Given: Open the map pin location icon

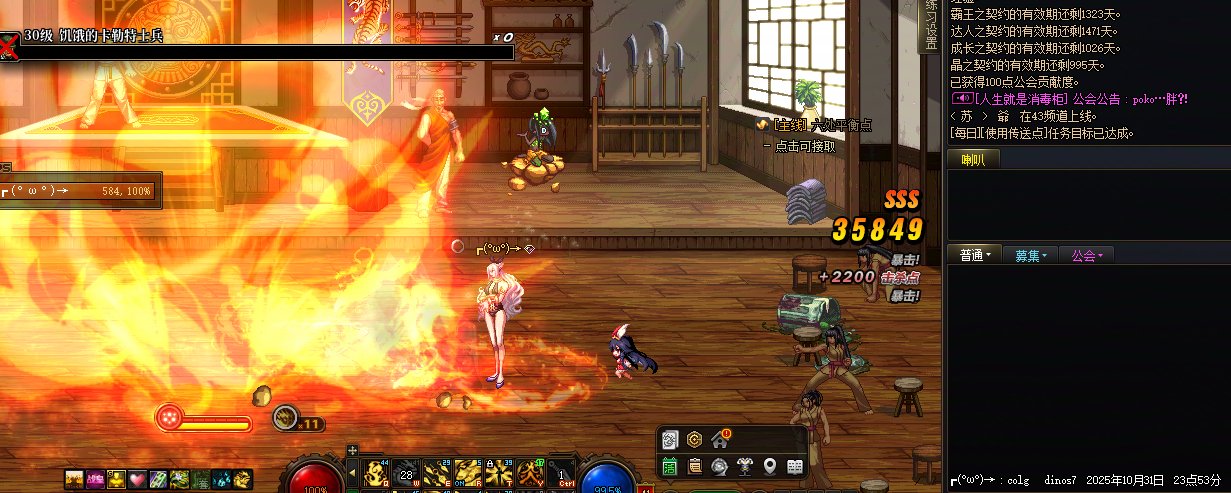Looking at the screenshot, I should [x=770, y=466].
